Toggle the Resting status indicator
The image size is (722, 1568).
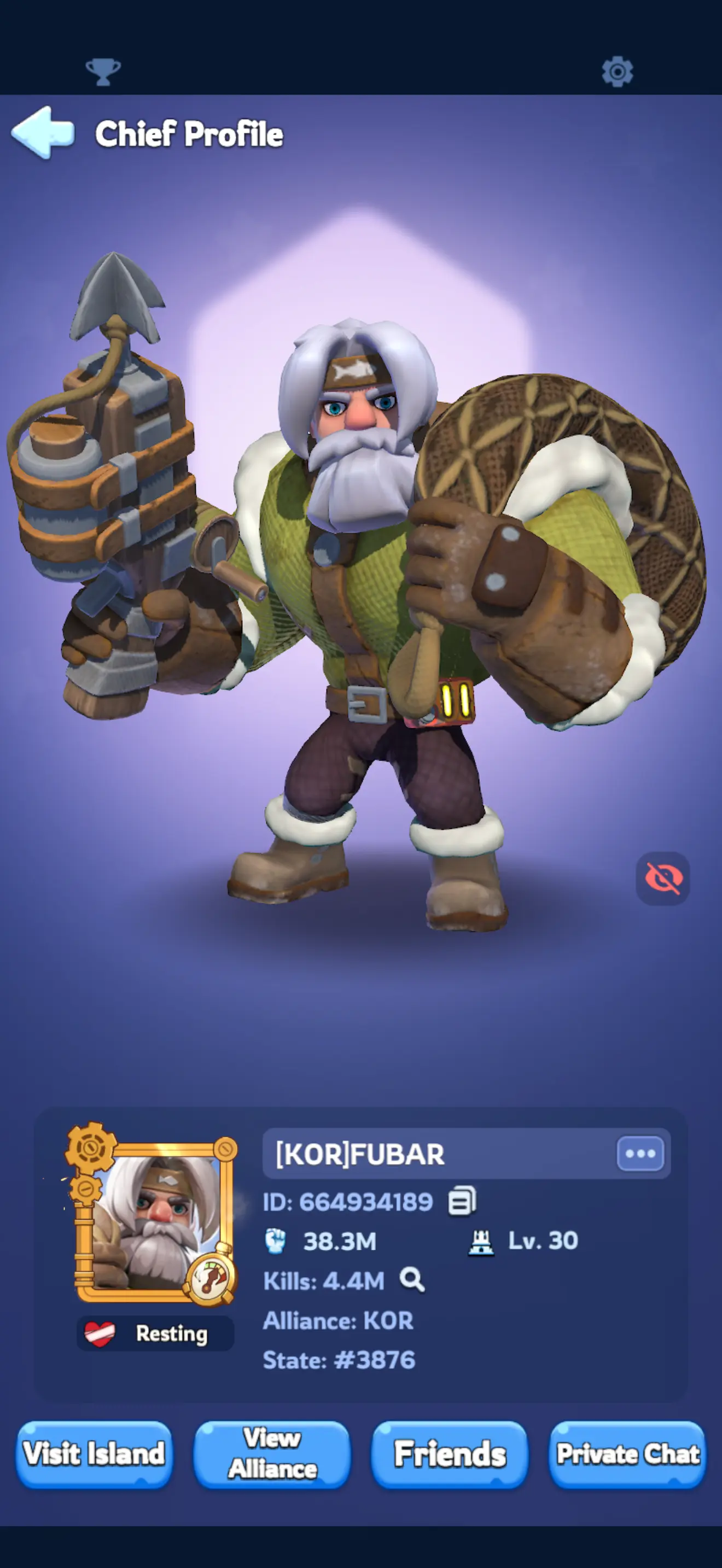click(x=155, y=1333)
